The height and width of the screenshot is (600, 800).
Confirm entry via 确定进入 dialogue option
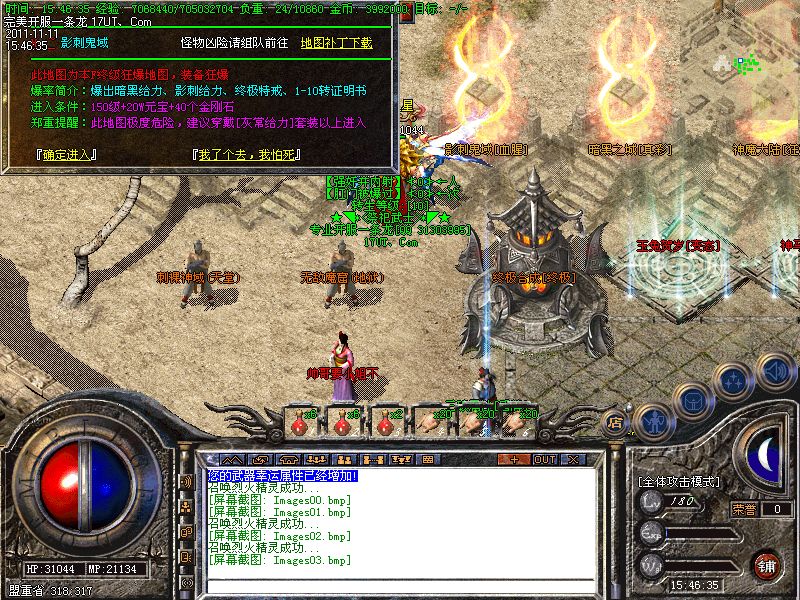62,156
